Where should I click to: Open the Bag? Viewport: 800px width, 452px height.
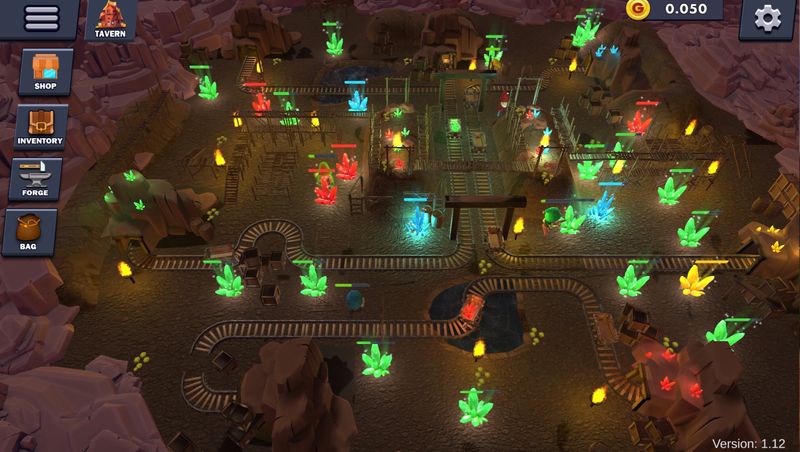[37, 231]
